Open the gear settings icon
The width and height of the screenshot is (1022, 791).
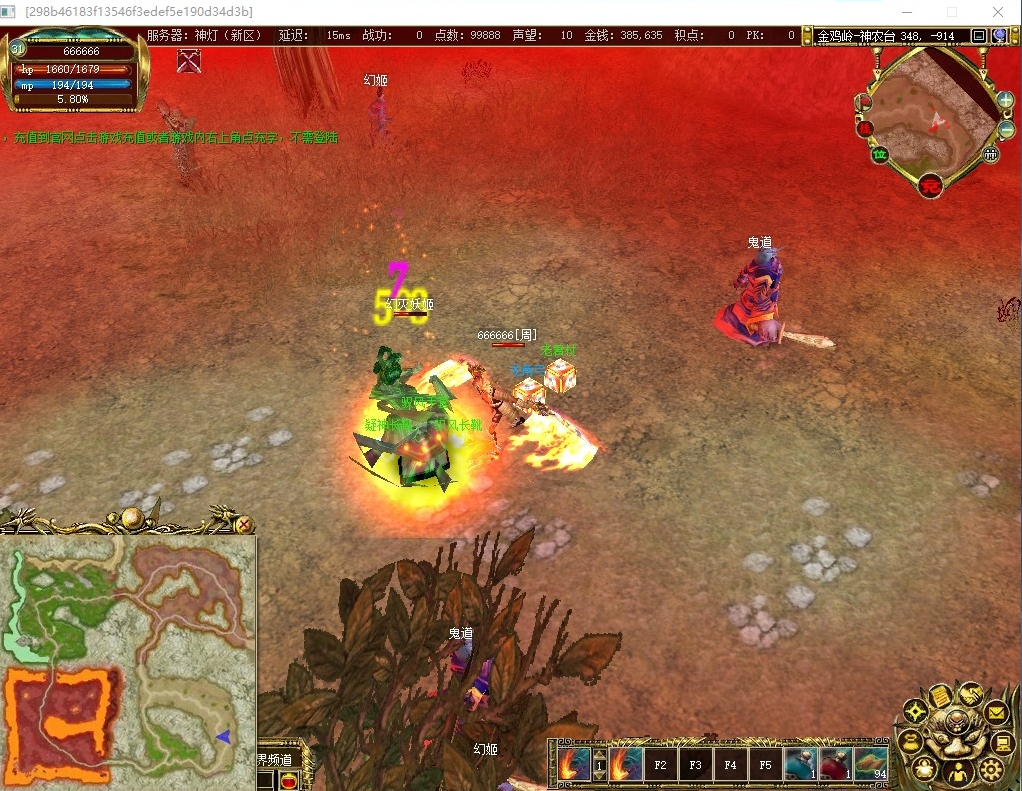click(990, 768)
